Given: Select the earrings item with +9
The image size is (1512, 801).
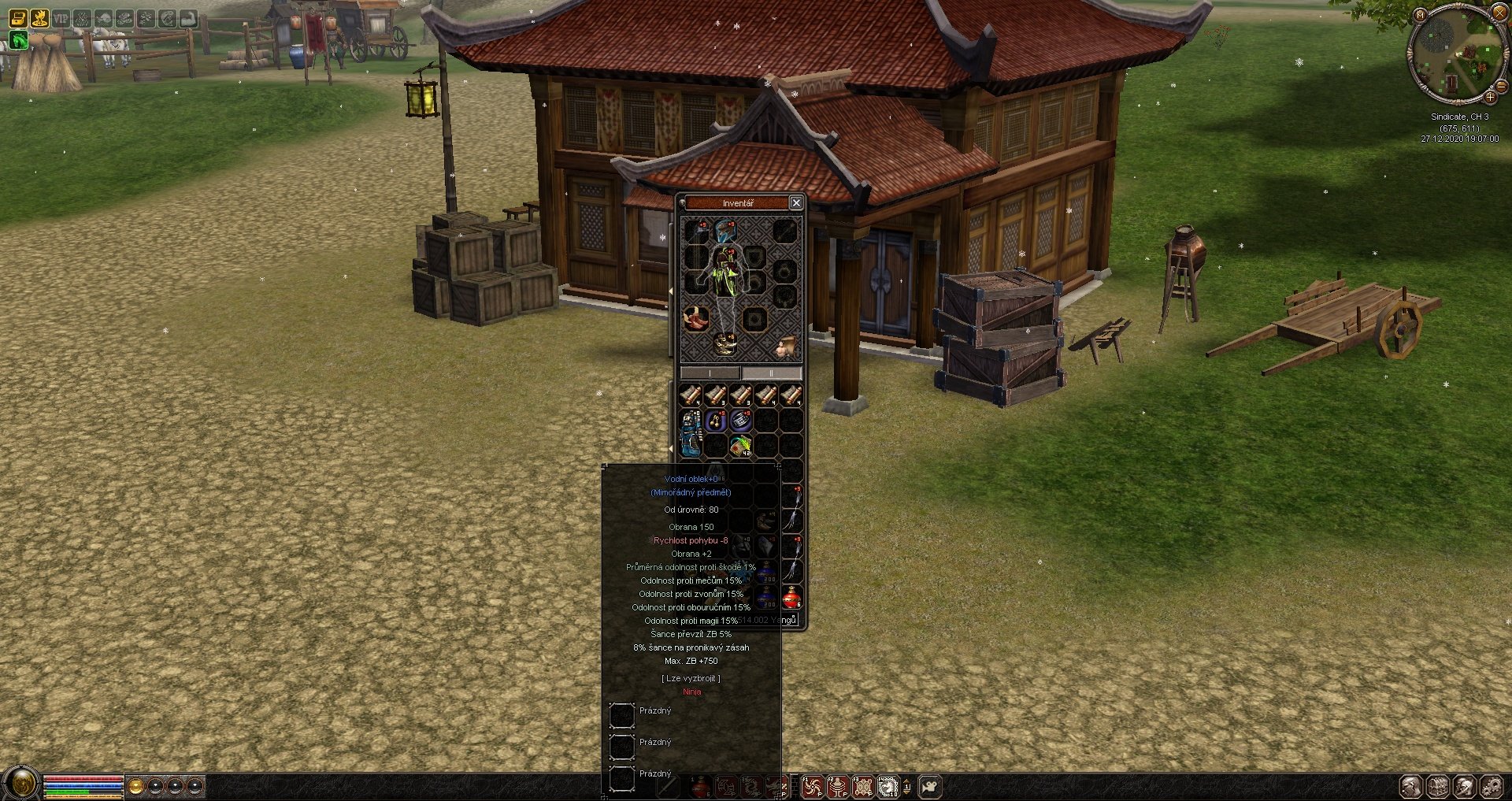Looking at the screenshot, I should pos(715,421).
